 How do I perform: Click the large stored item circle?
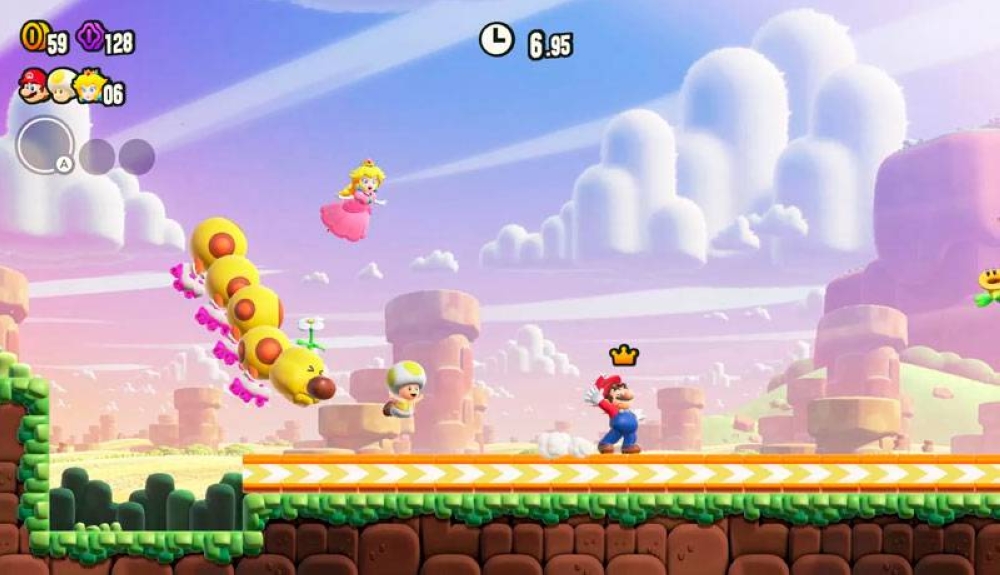(45, 146)
